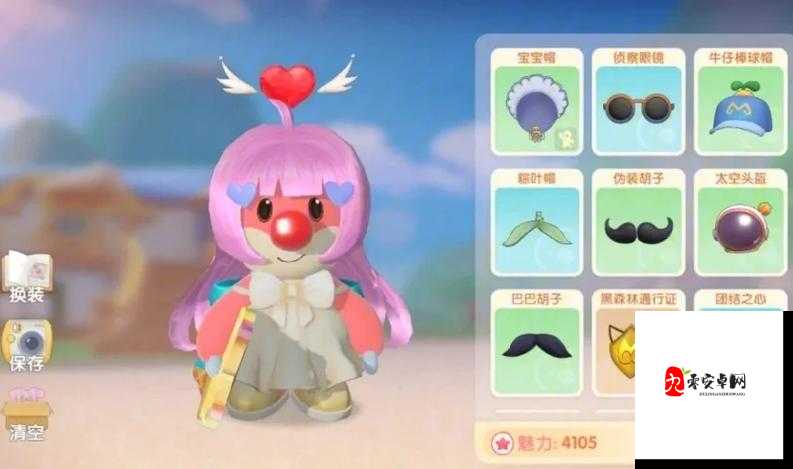Clear the outfit with the 清空 button
Image resolution: width=793 pixels, height=469 pixels.
click(26, 414)
